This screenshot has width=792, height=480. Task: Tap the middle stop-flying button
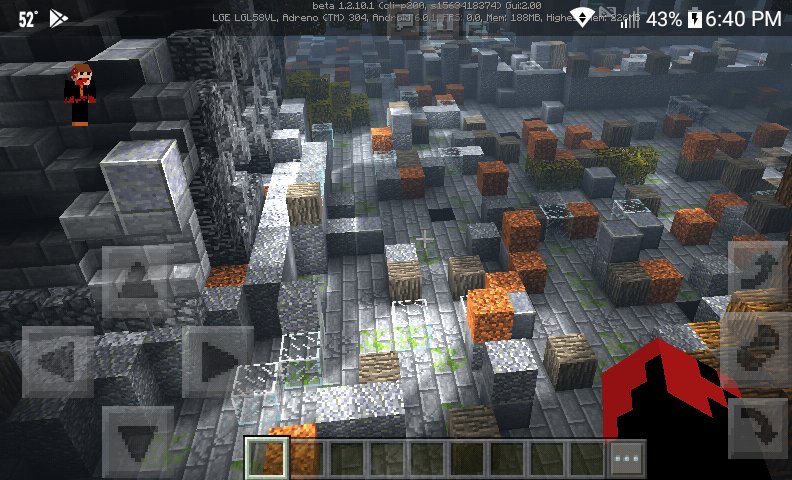pos(757,347)
